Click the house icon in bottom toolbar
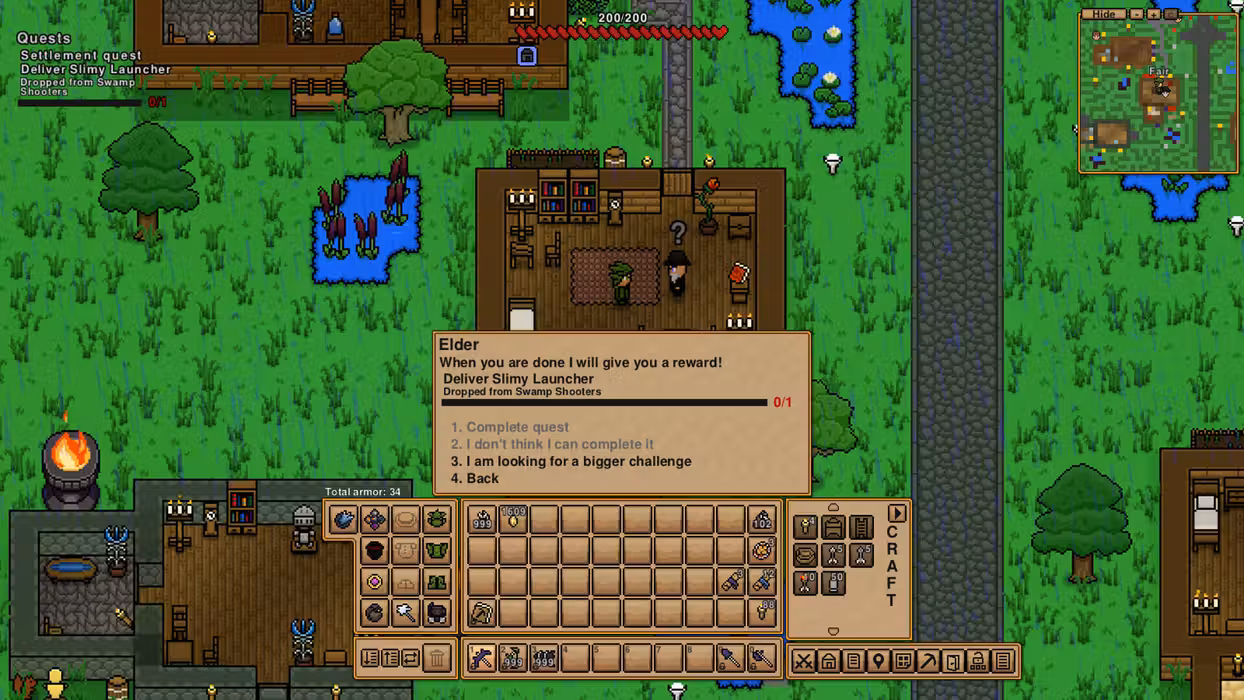 coord(829,661)
